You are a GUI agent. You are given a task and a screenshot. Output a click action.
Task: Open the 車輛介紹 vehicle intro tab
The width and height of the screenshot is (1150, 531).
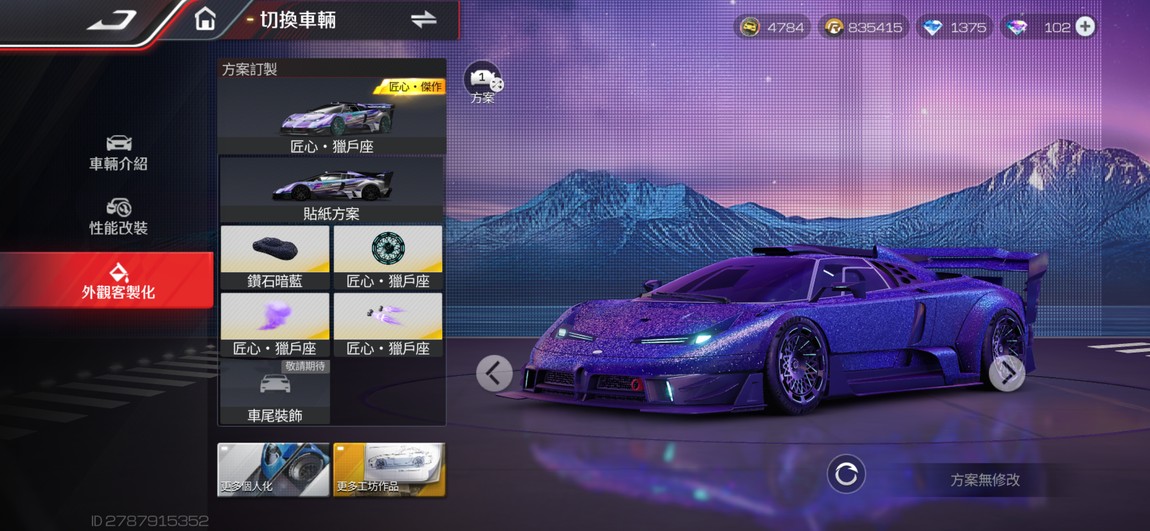tap(118, 152)
